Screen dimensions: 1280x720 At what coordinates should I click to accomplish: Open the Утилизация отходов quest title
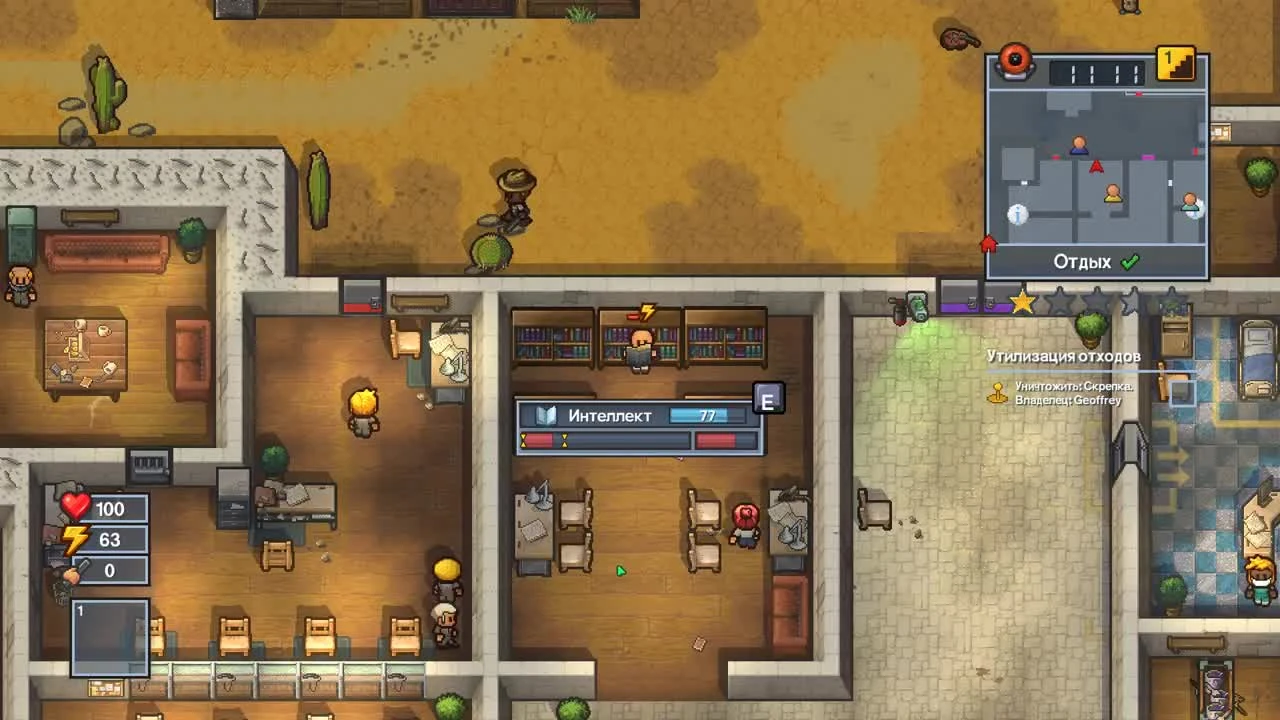tap(1063, 355)
